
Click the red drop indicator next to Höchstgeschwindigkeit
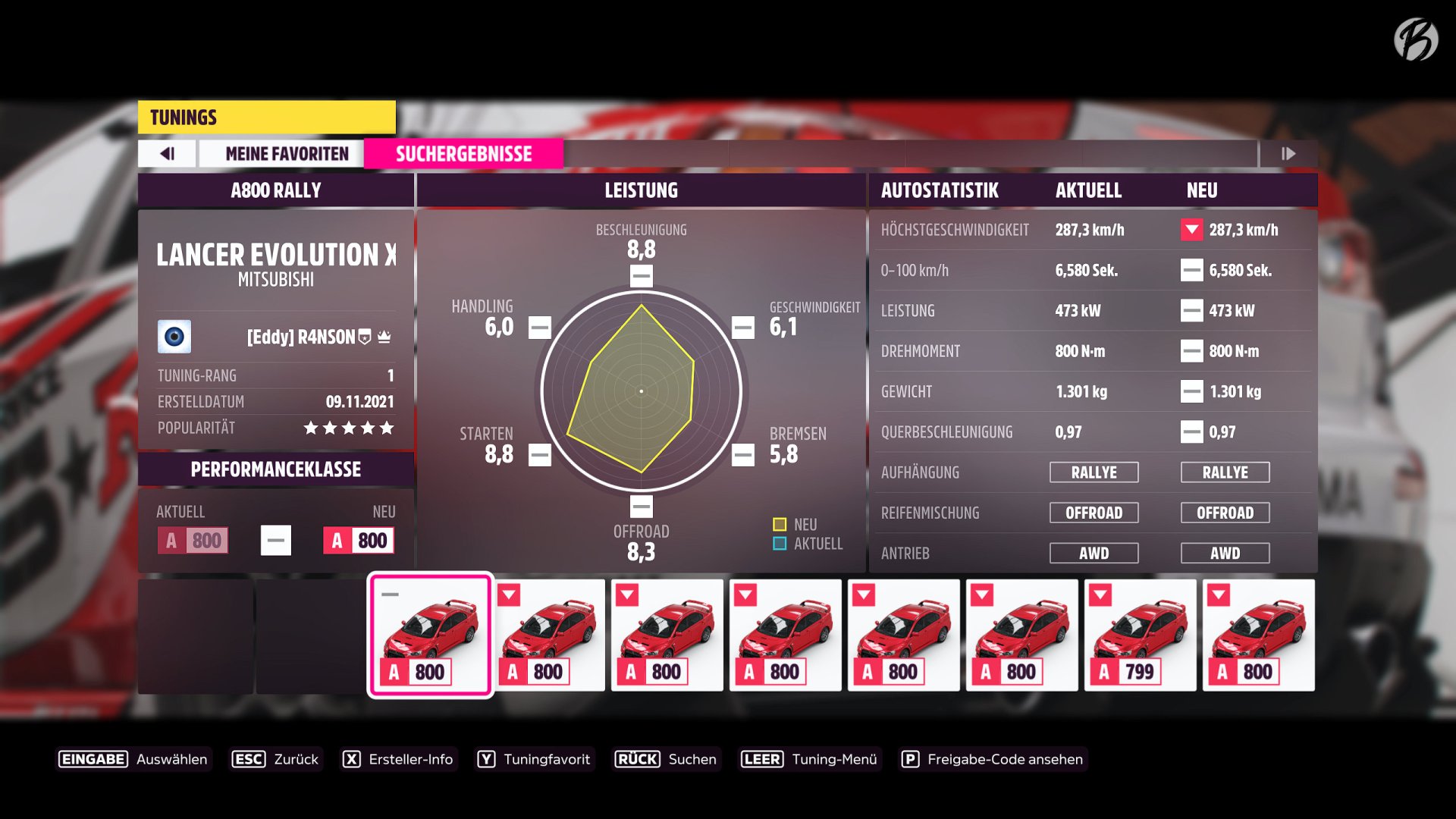pos(1194,230)
